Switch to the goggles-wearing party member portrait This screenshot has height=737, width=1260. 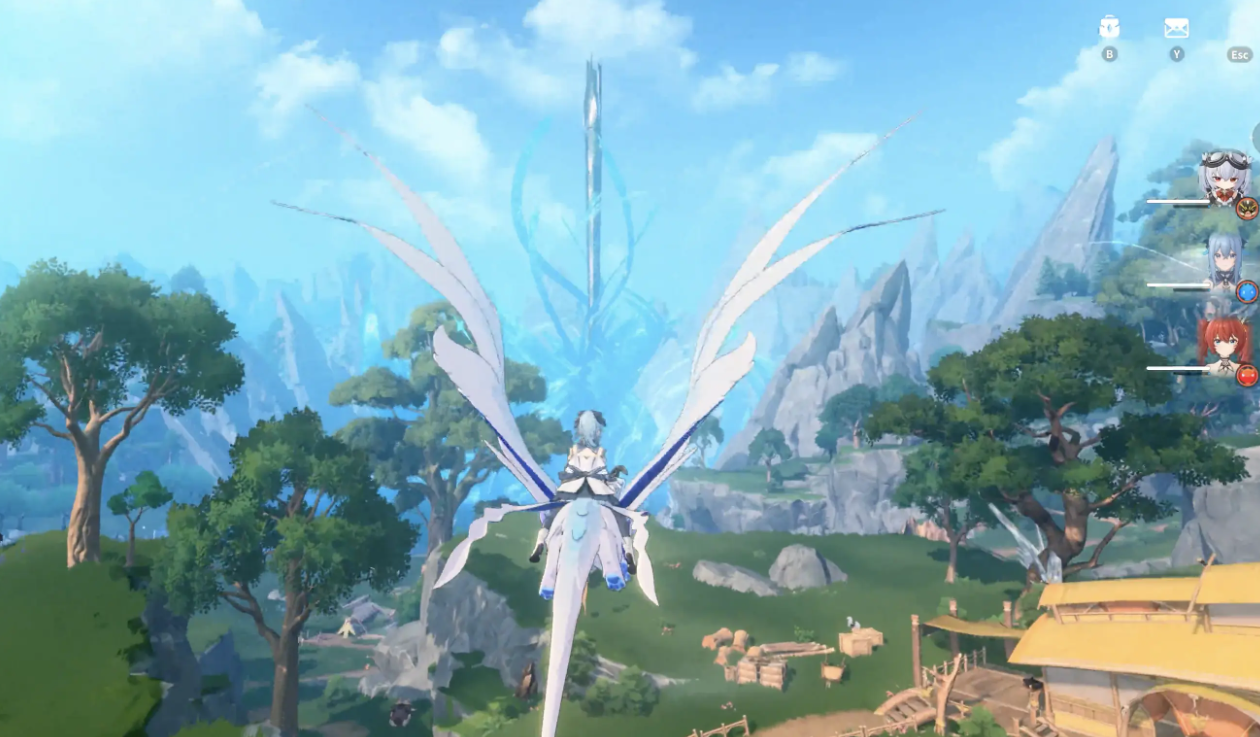pyautogui.click(x=1225, y=177)
